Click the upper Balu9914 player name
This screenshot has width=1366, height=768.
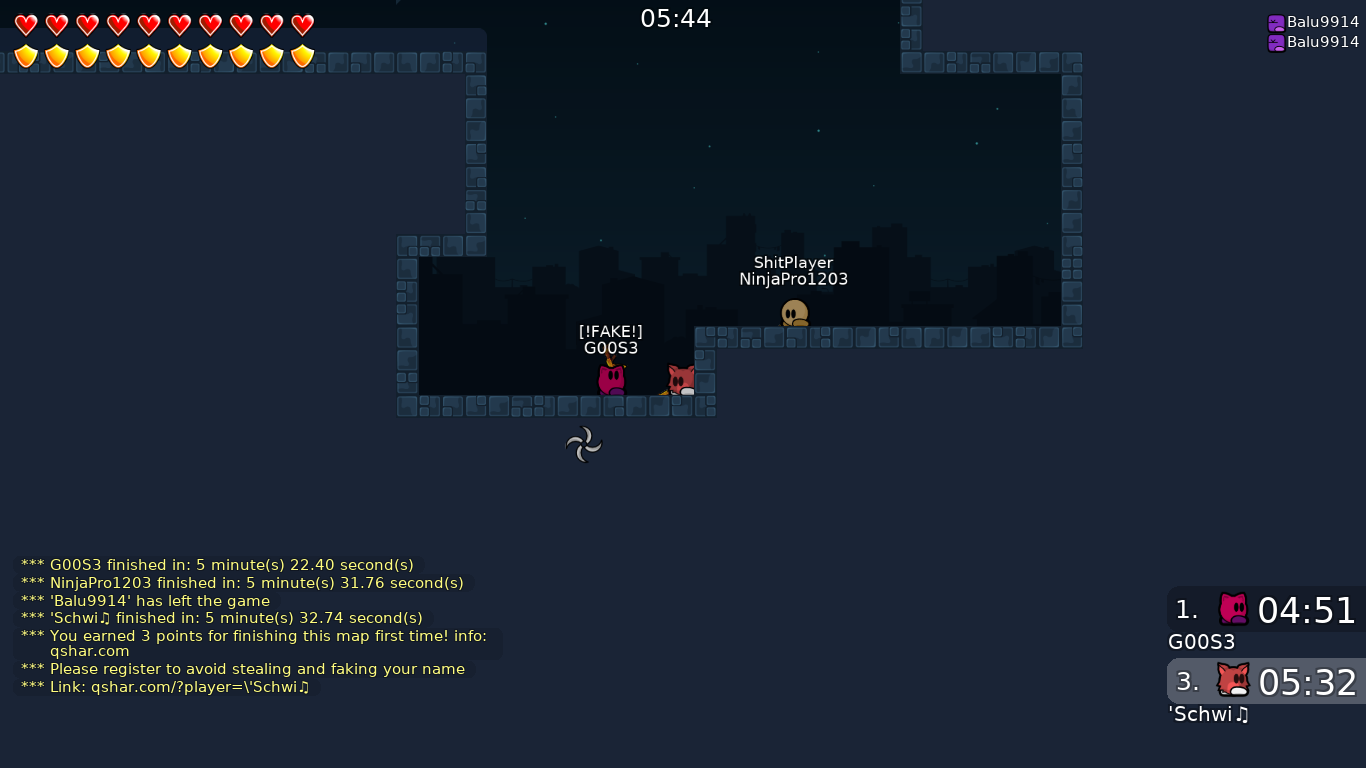tap(1322, 21)
